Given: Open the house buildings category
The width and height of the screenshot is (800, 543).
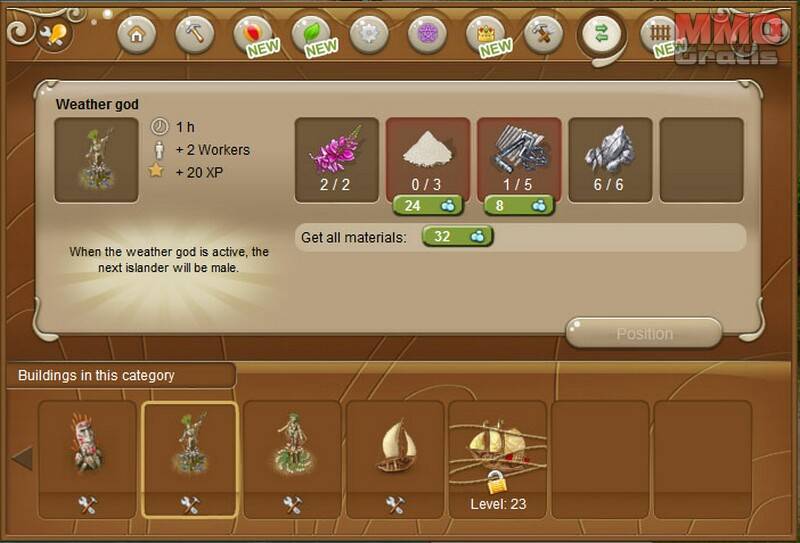Looking at the screenshot, I should (137, 34).
